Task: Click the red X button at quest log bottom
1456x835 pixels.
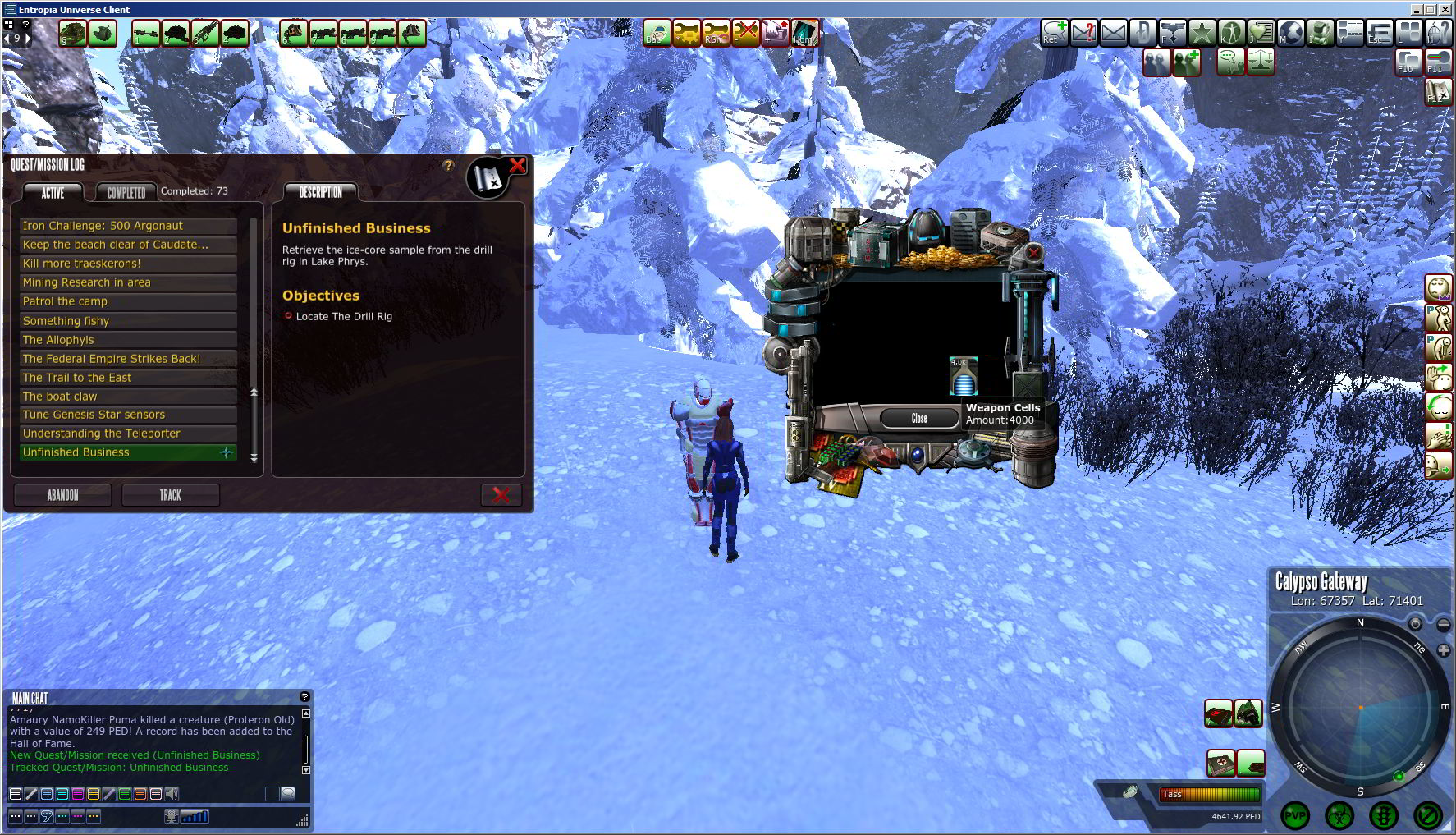Action: point(501,495)
